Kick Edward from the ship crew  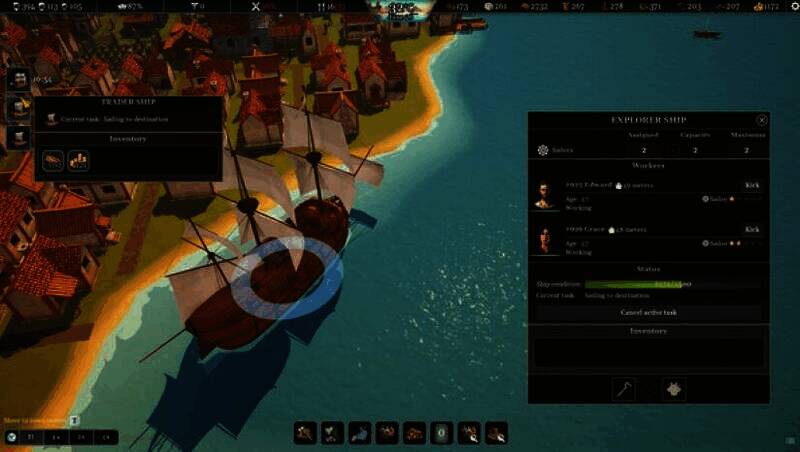(x=752, y=185)
